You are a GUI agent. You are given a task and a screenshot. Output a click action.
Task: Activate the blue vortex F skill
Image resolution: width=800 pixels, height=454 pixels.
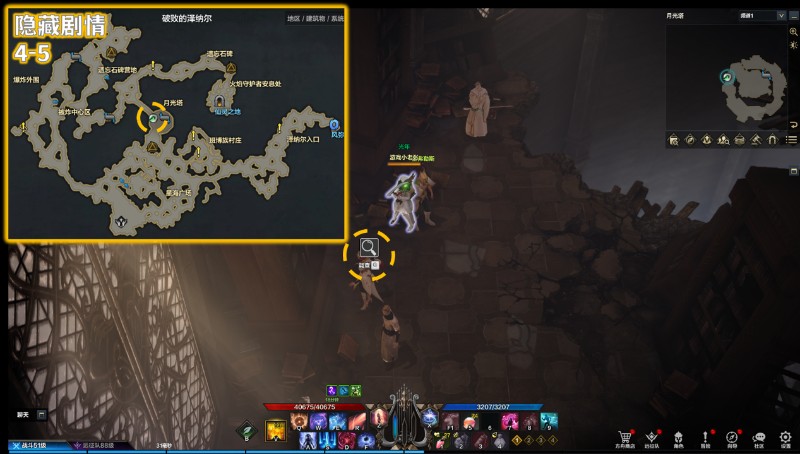[x=366, y=439]
